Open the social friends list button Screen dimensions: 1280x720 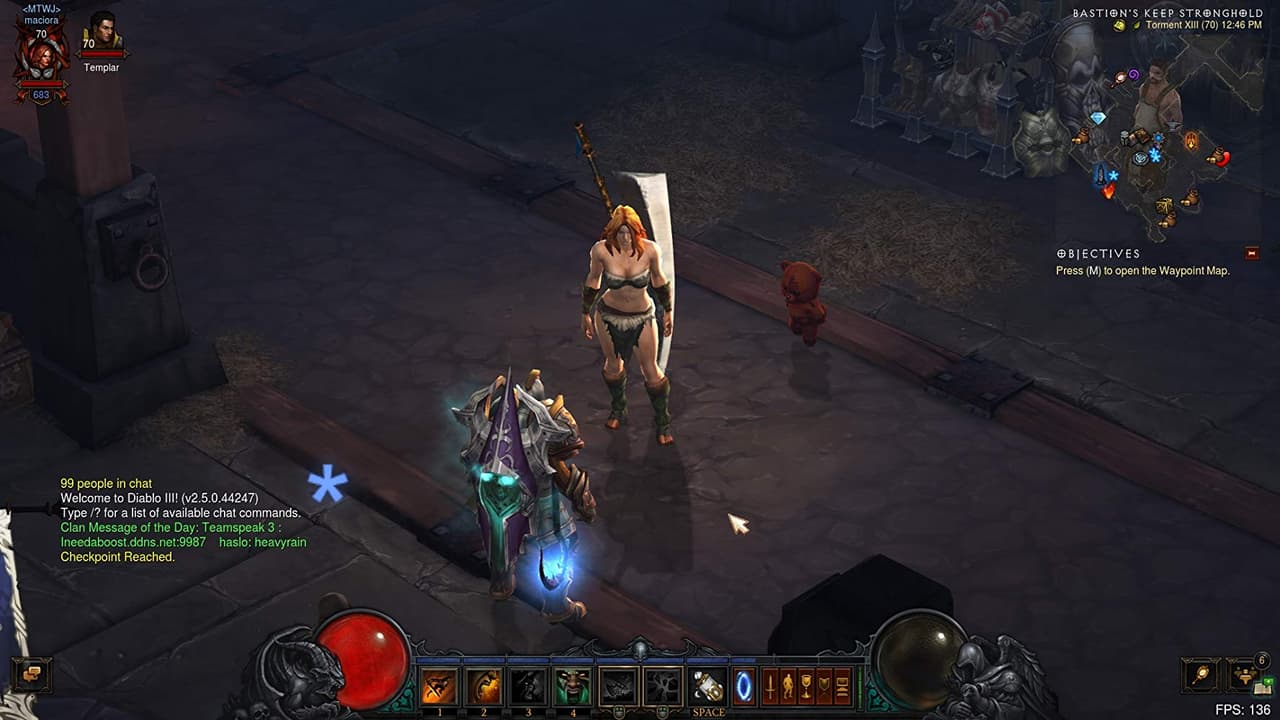[x=1244, y=673]
